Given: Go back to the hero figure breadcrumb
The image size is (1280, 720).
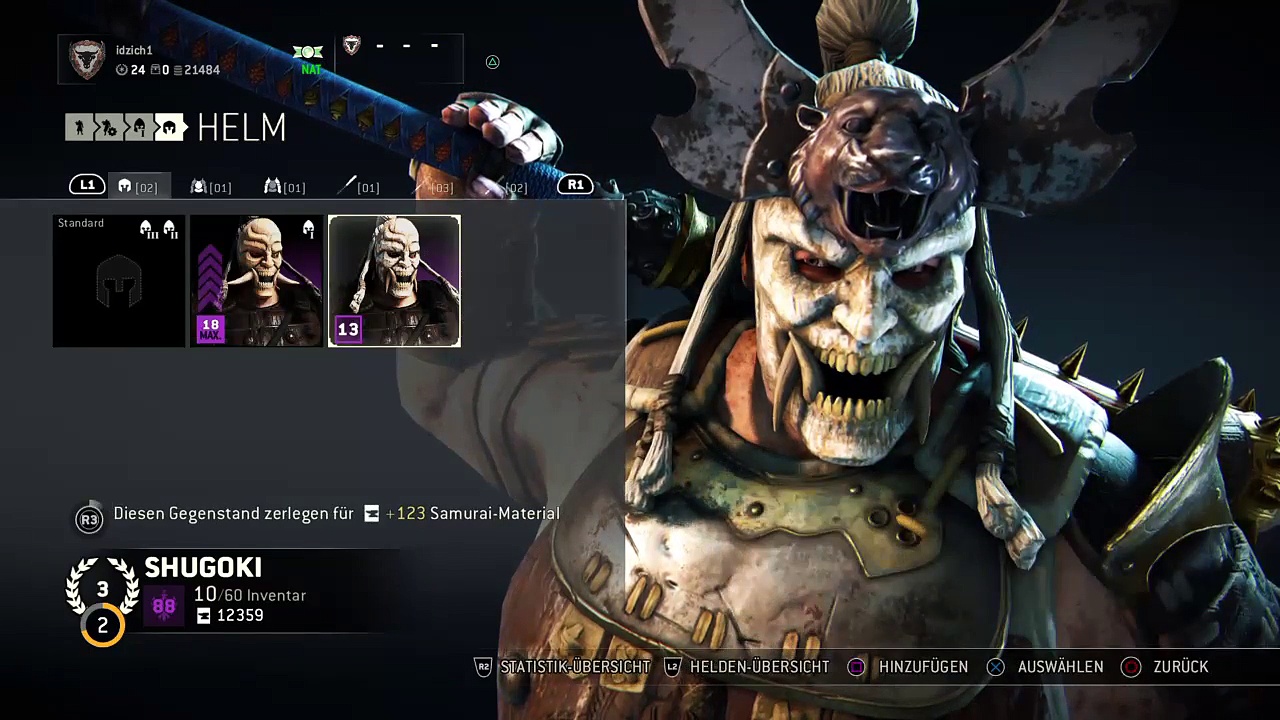Looking at the screenshot, I should point(78,127).
